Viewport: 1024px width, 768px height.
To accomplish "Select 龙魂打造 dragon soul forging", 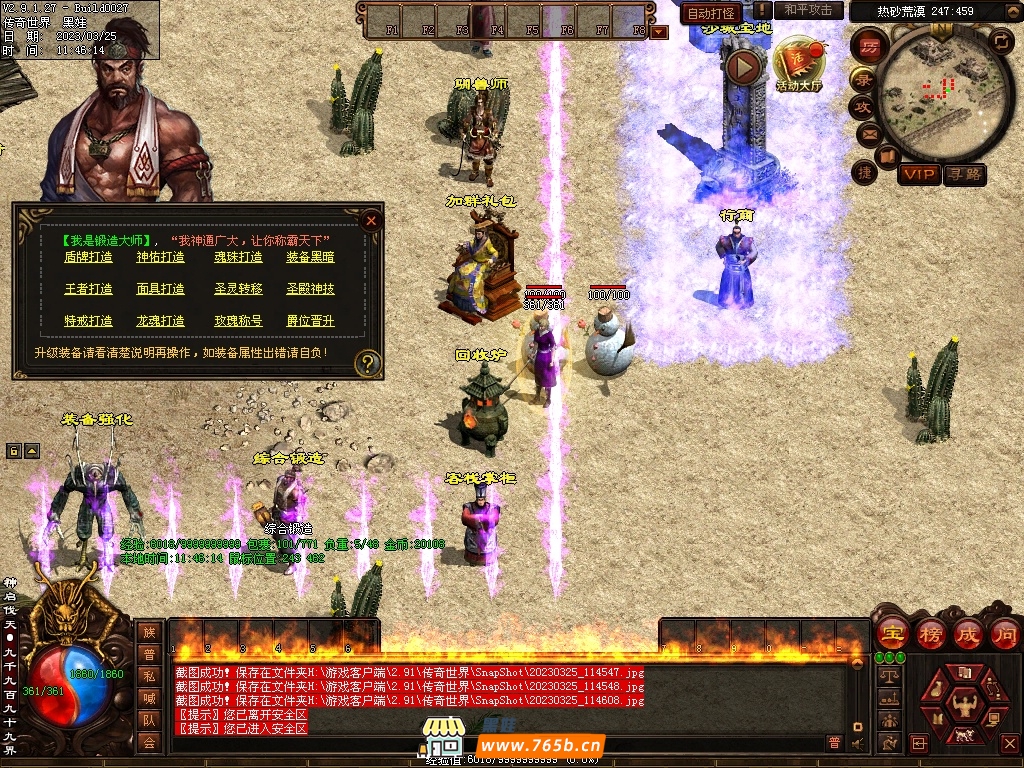I will coord(160,321).
